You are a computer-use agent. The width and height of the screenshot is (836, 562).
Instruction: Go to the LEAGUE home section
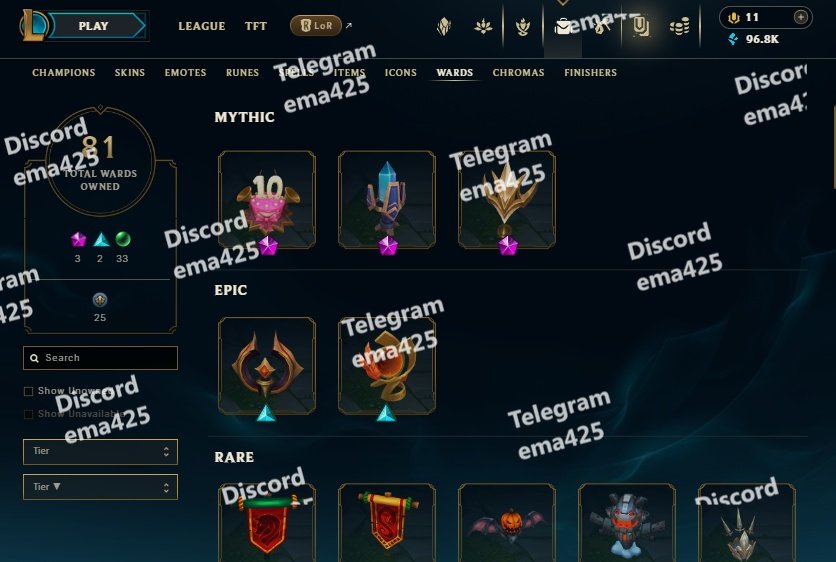point(201,26)
